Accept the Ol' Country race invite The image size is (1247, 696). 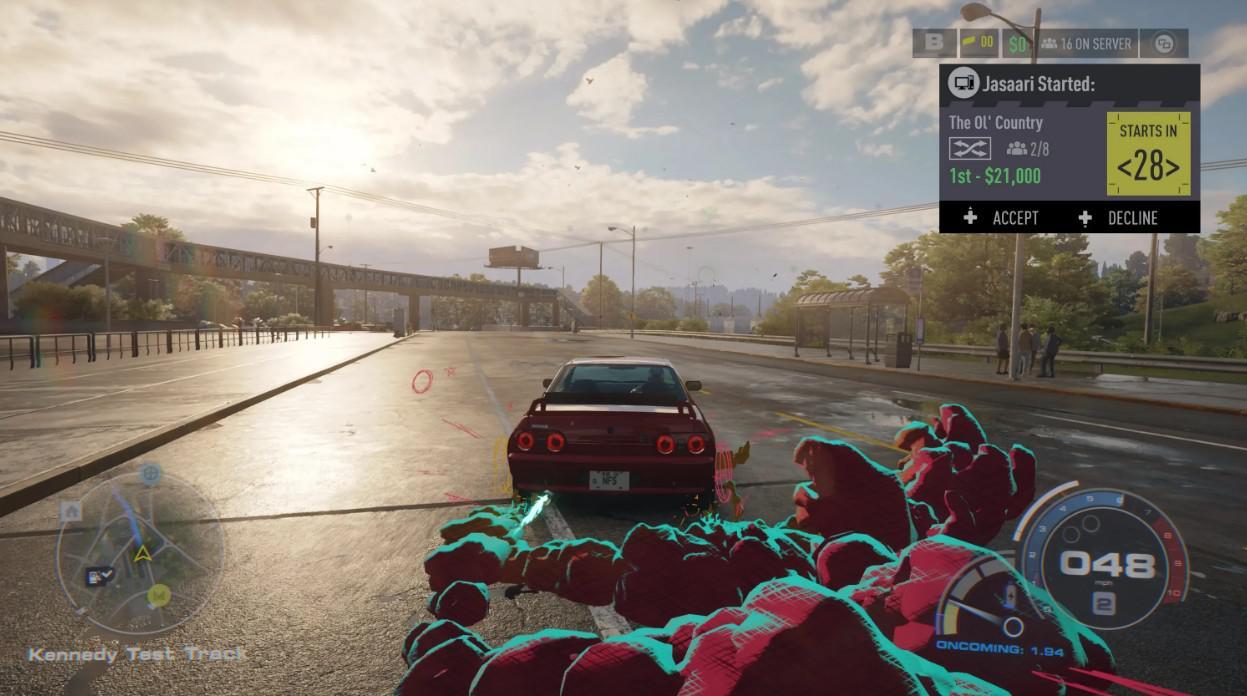coord(1003,218)
